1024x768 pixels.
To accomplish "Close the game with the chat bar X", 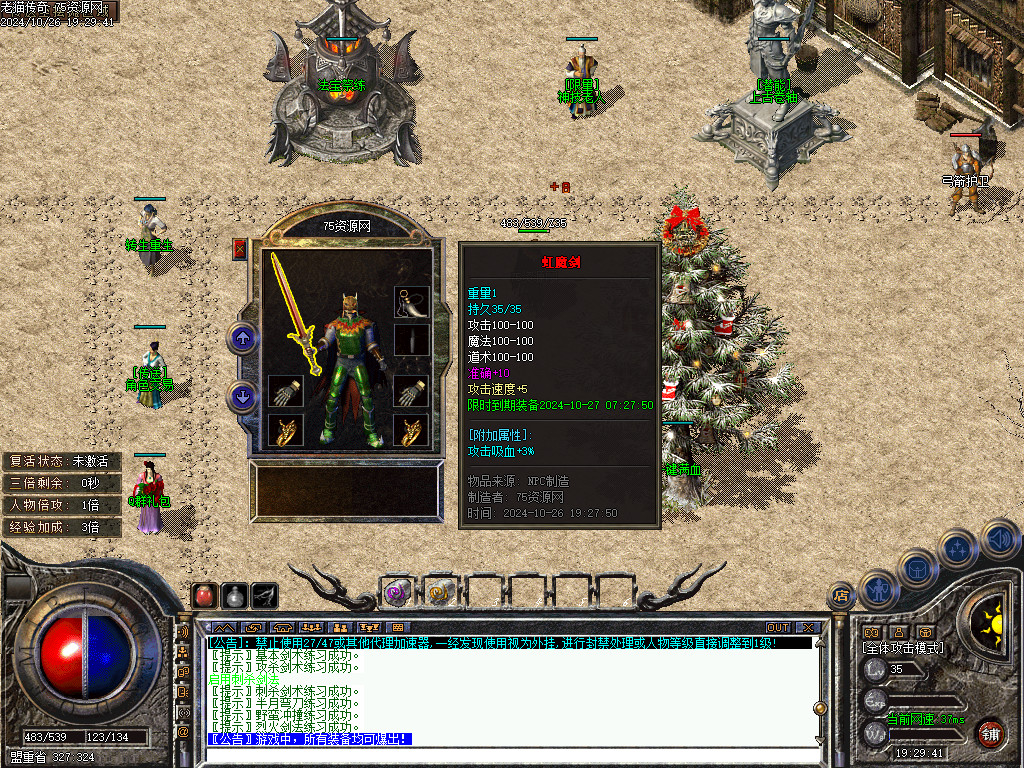I will 808,628.
